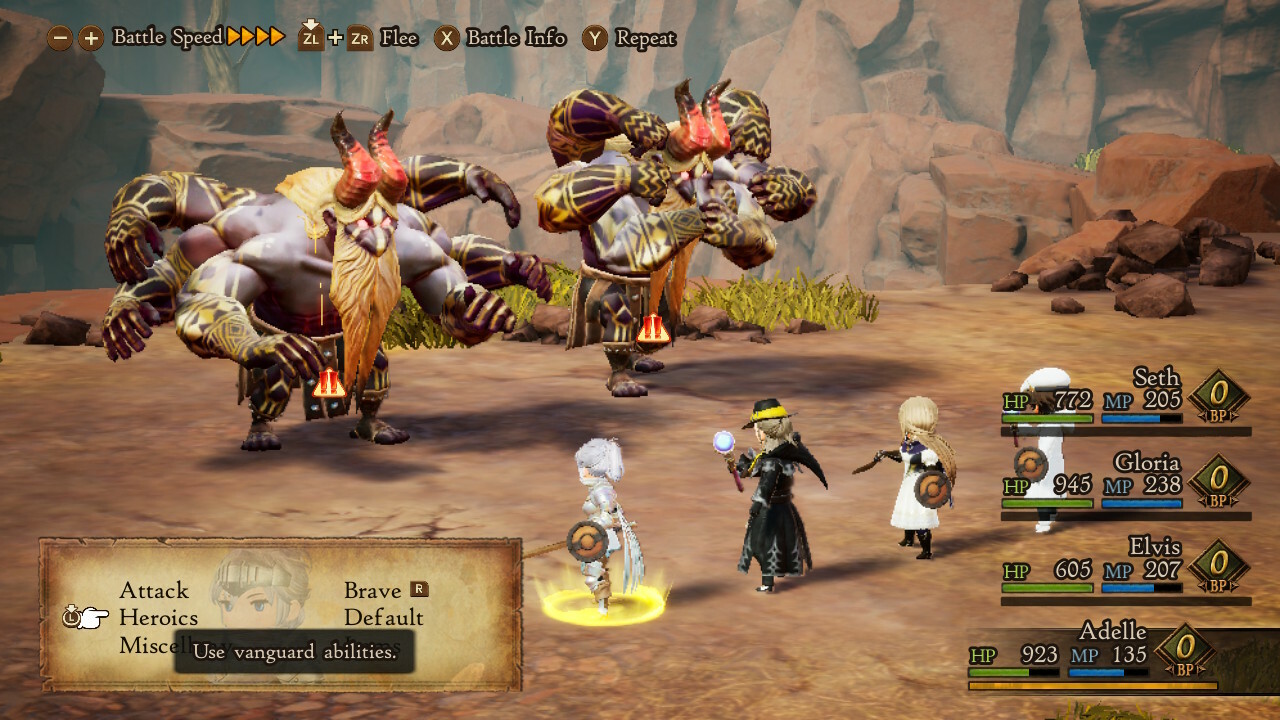
Task: Open Battle Info
Action: (x=516, y=38)
